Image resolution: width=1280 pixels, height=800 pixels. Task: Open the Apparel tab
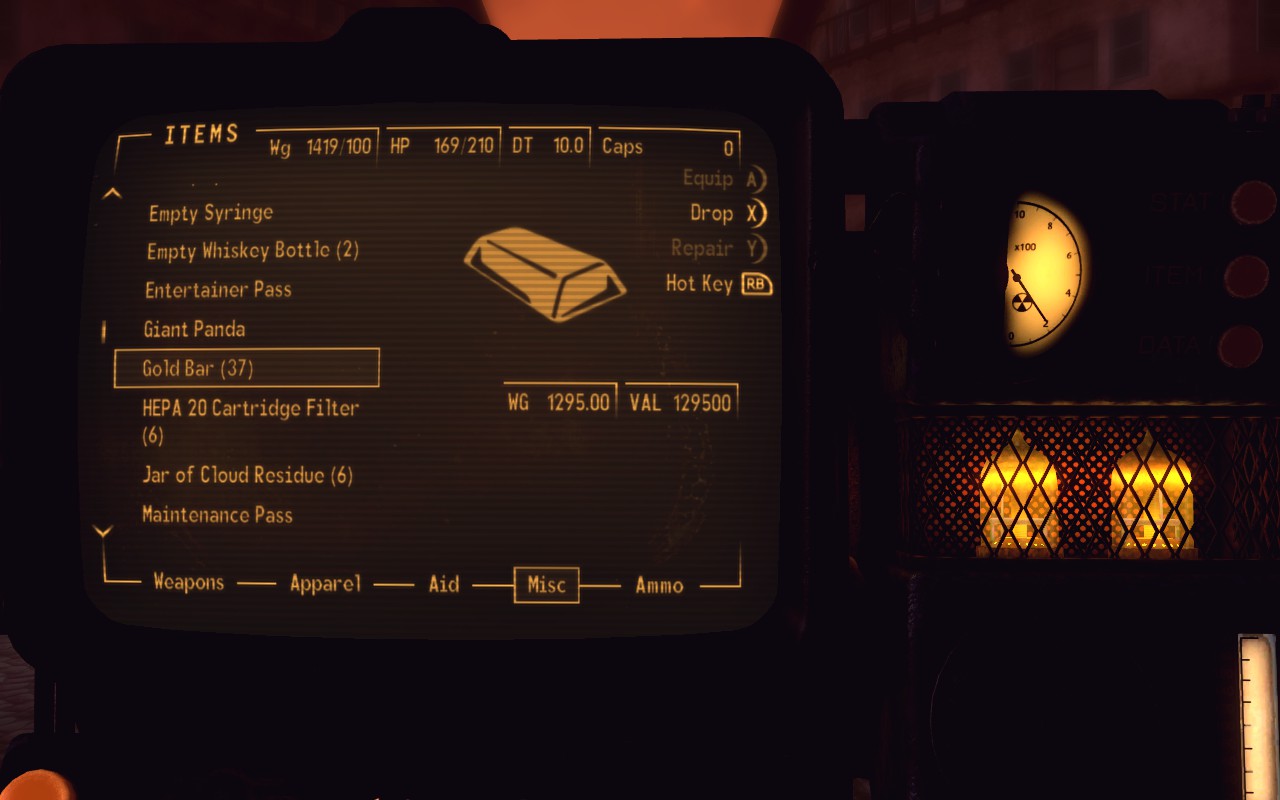(325, 584)
